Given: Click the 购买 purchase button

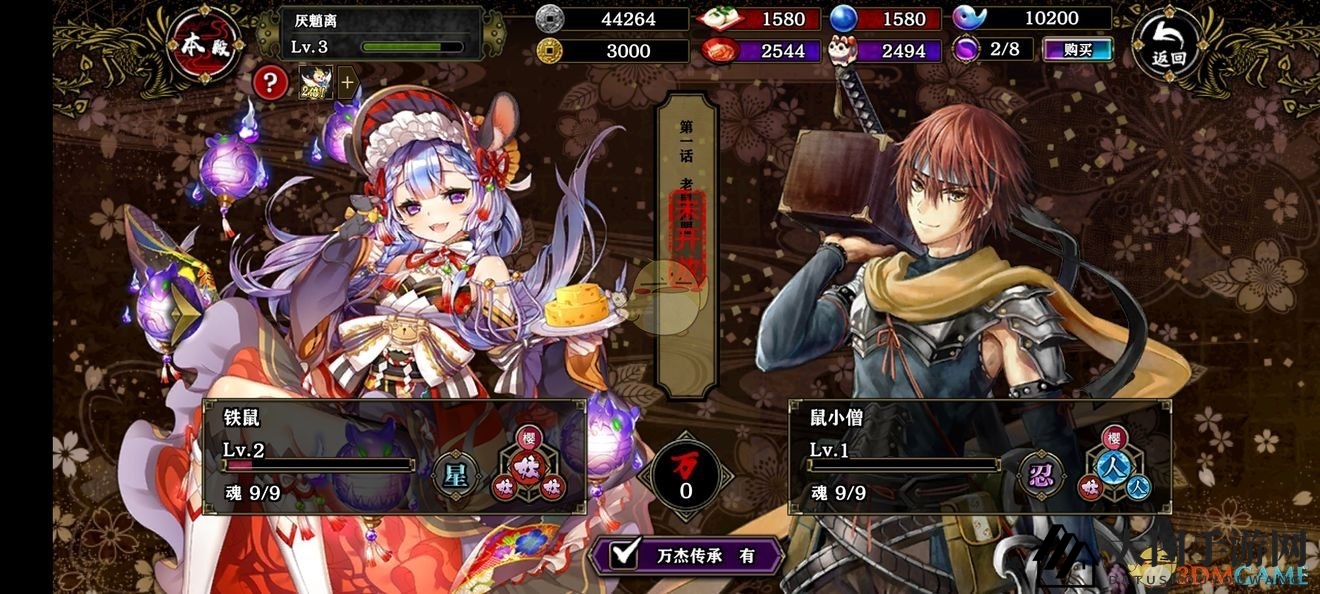Looking at the screenshot, I should pyautogui.click(x=1077, y=49).
